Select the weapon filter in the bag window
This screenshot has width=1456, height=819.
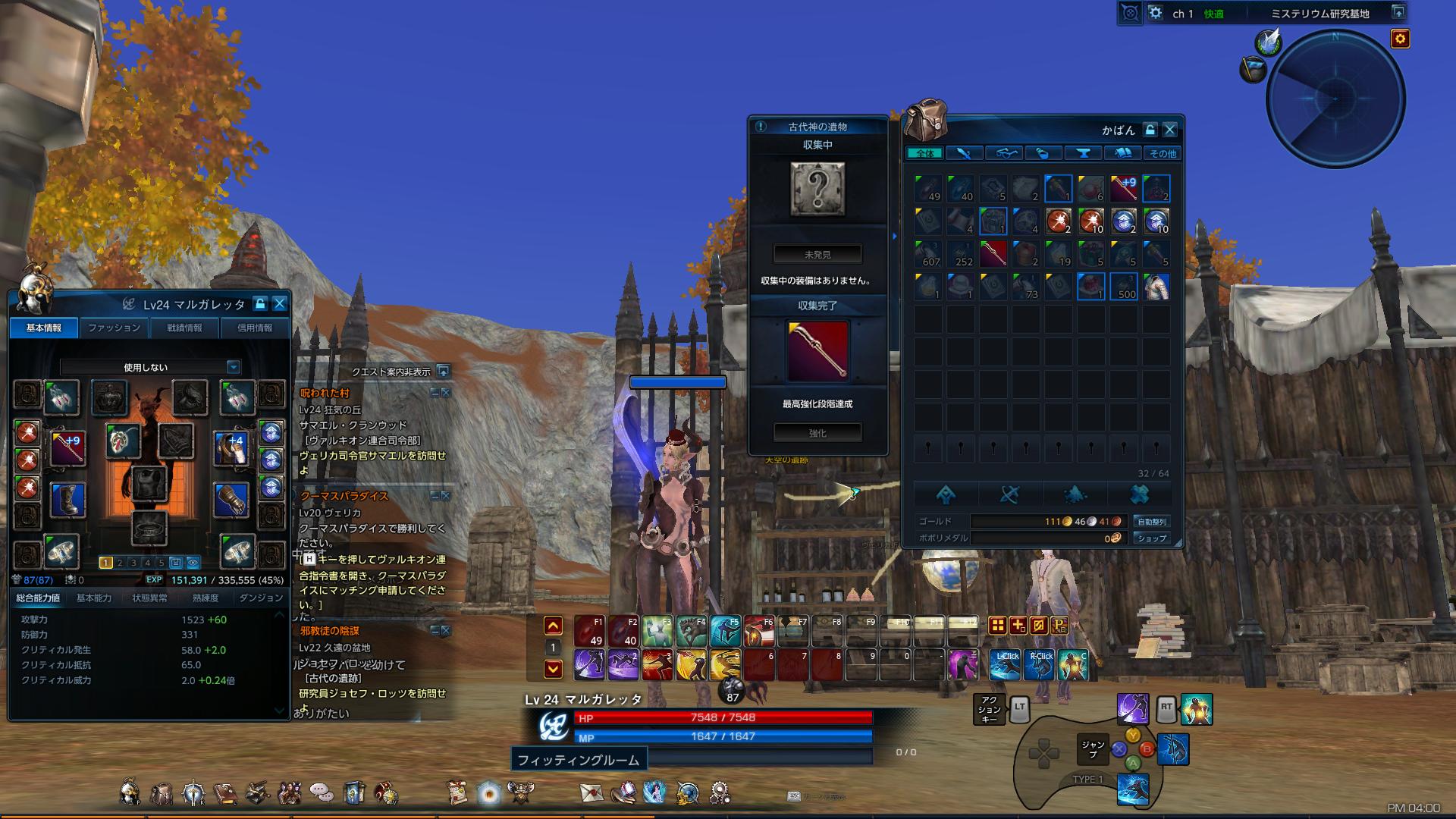click(x=964, y=153)
